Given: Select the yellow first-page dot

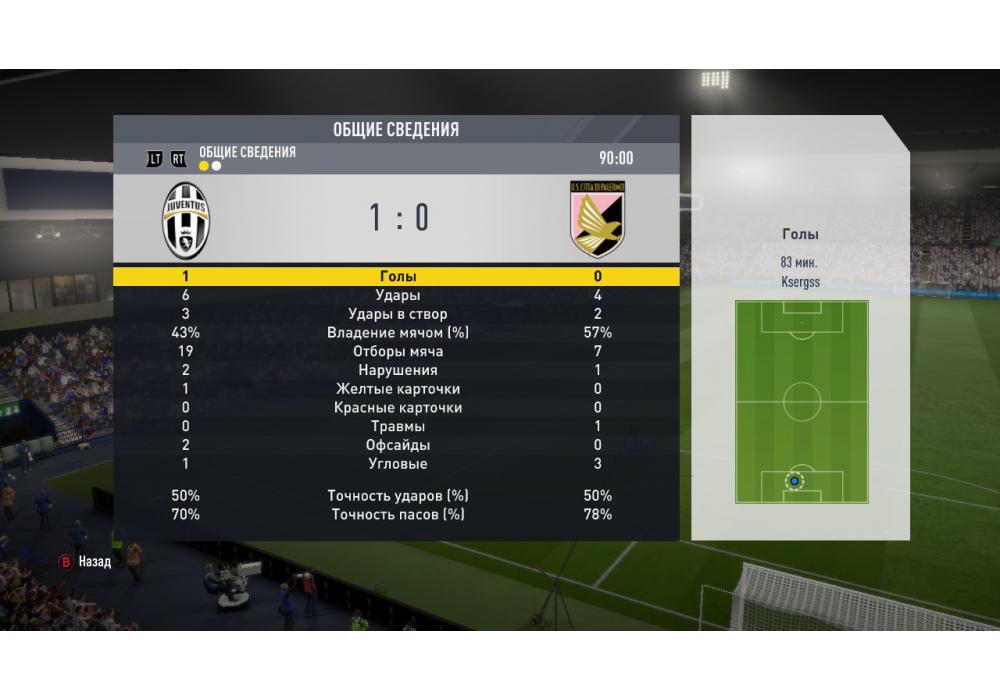Looking at the screenshot, I should pos(204,166).
